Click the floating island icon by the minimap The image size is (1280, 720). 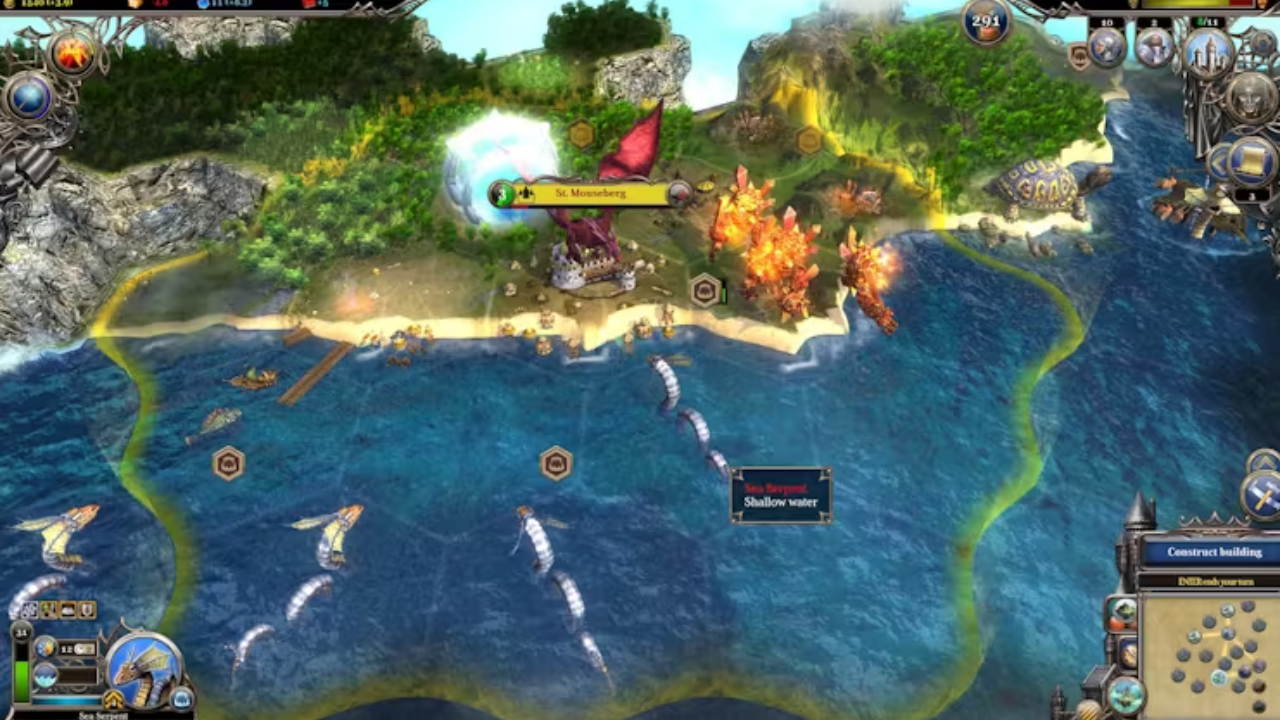tap(1126, 694)
